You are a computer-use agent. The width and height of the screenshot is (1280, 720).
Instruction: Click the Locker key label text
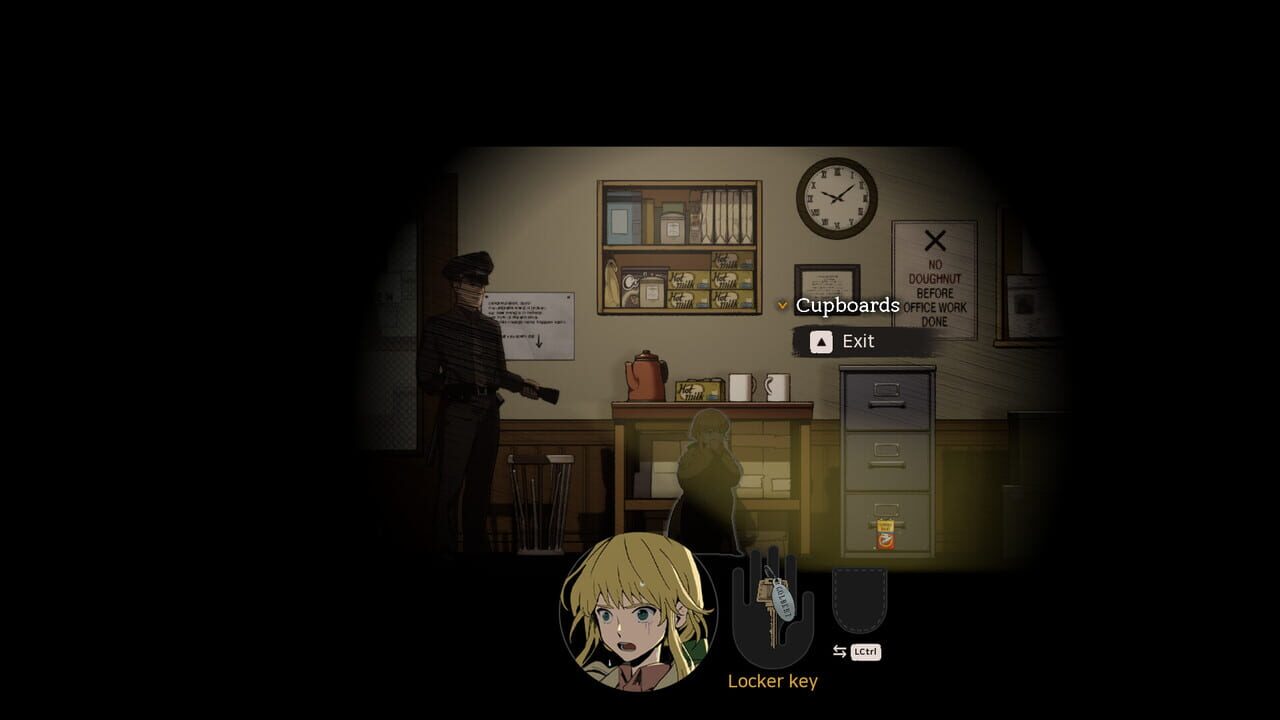pos(775,681)
